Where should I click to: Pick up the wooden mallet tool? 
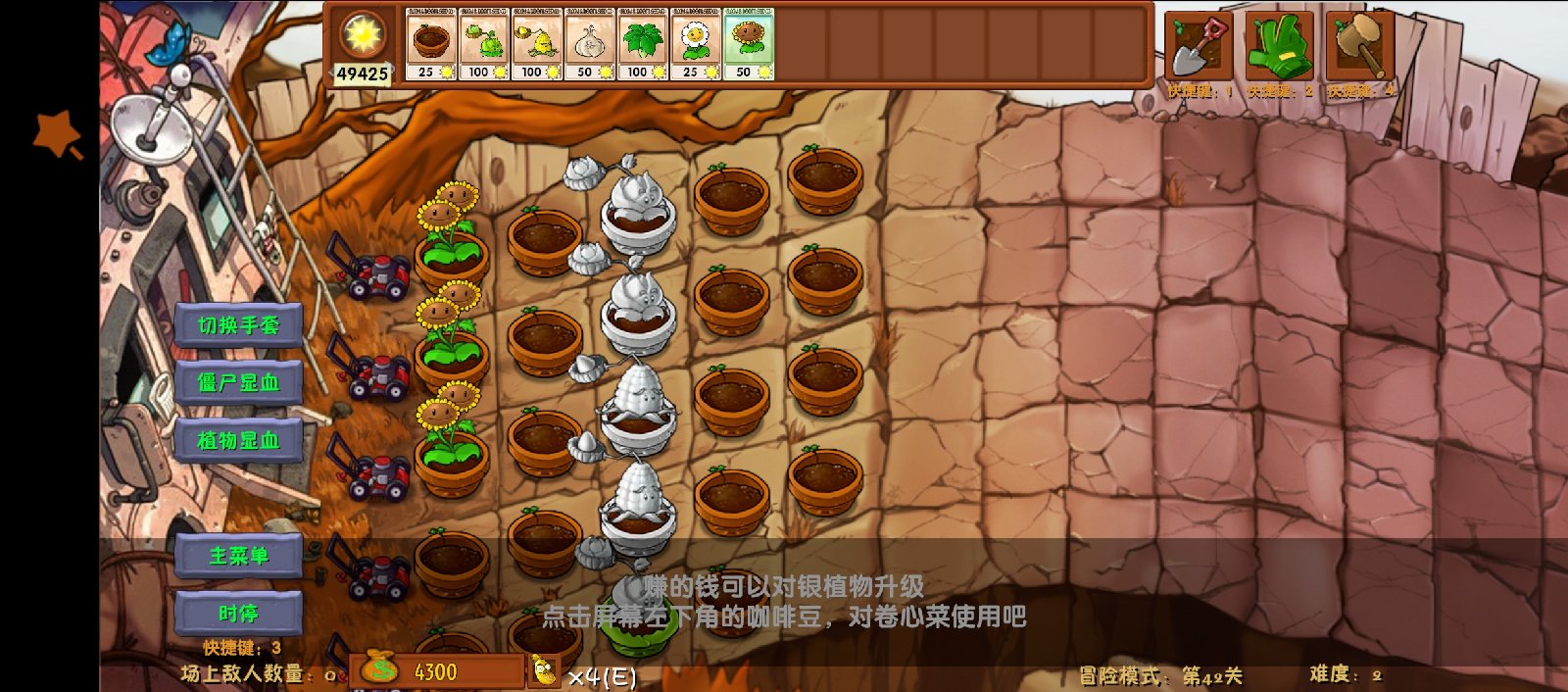click(1359, 47)
